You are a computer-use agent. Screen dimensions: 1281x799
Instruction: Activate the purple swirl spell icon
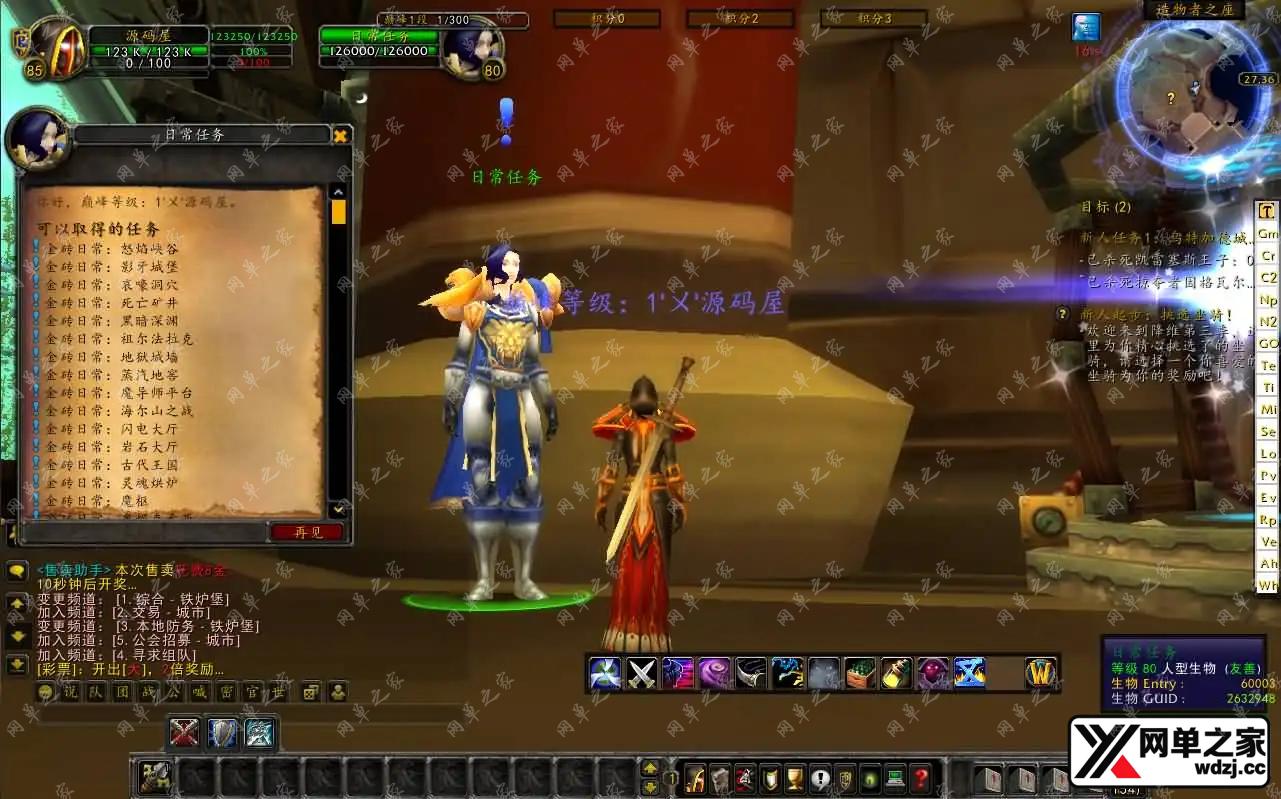point(714,673)
